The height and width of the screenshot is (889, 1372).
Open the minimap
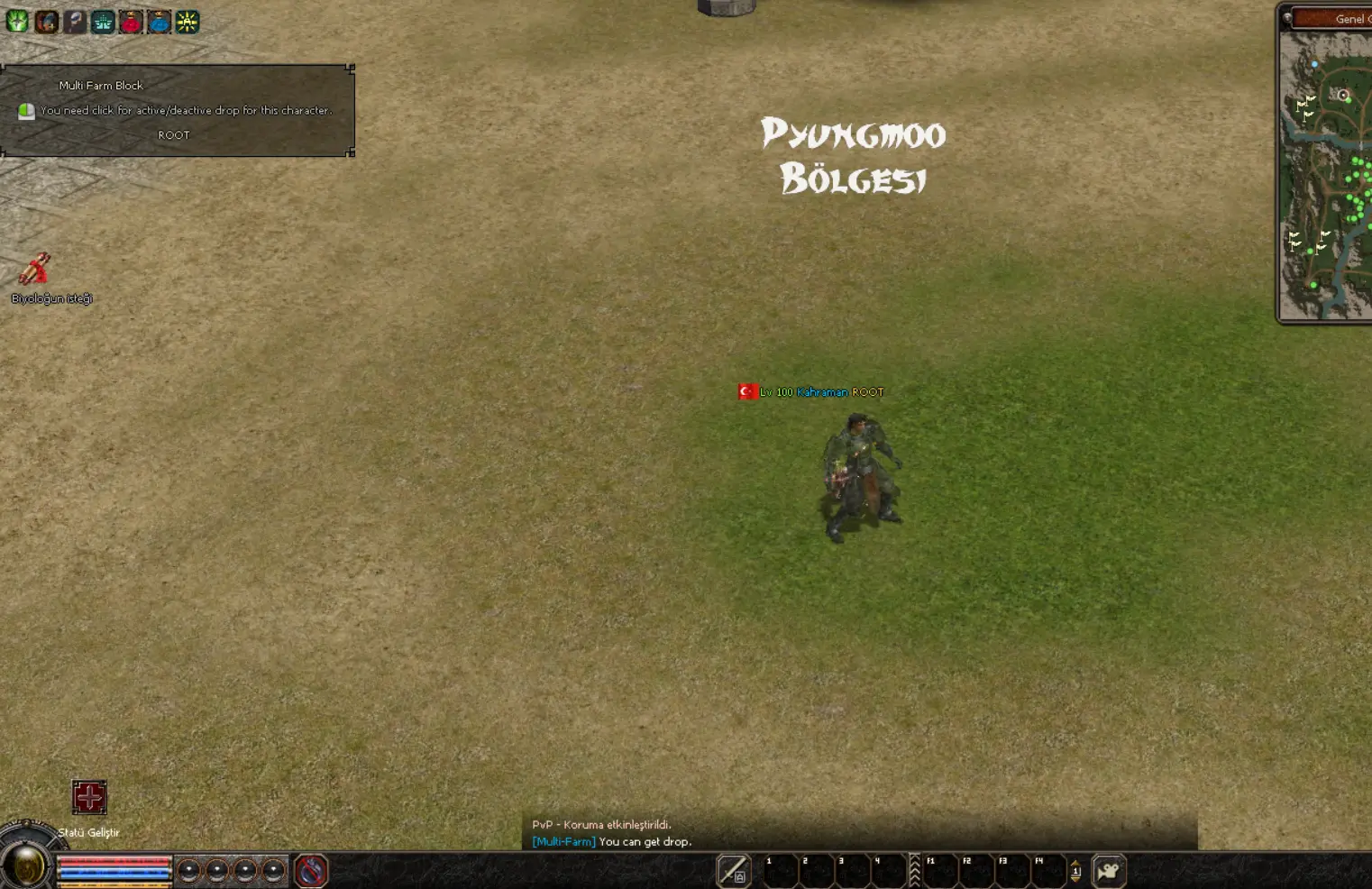coord(1327,176)
